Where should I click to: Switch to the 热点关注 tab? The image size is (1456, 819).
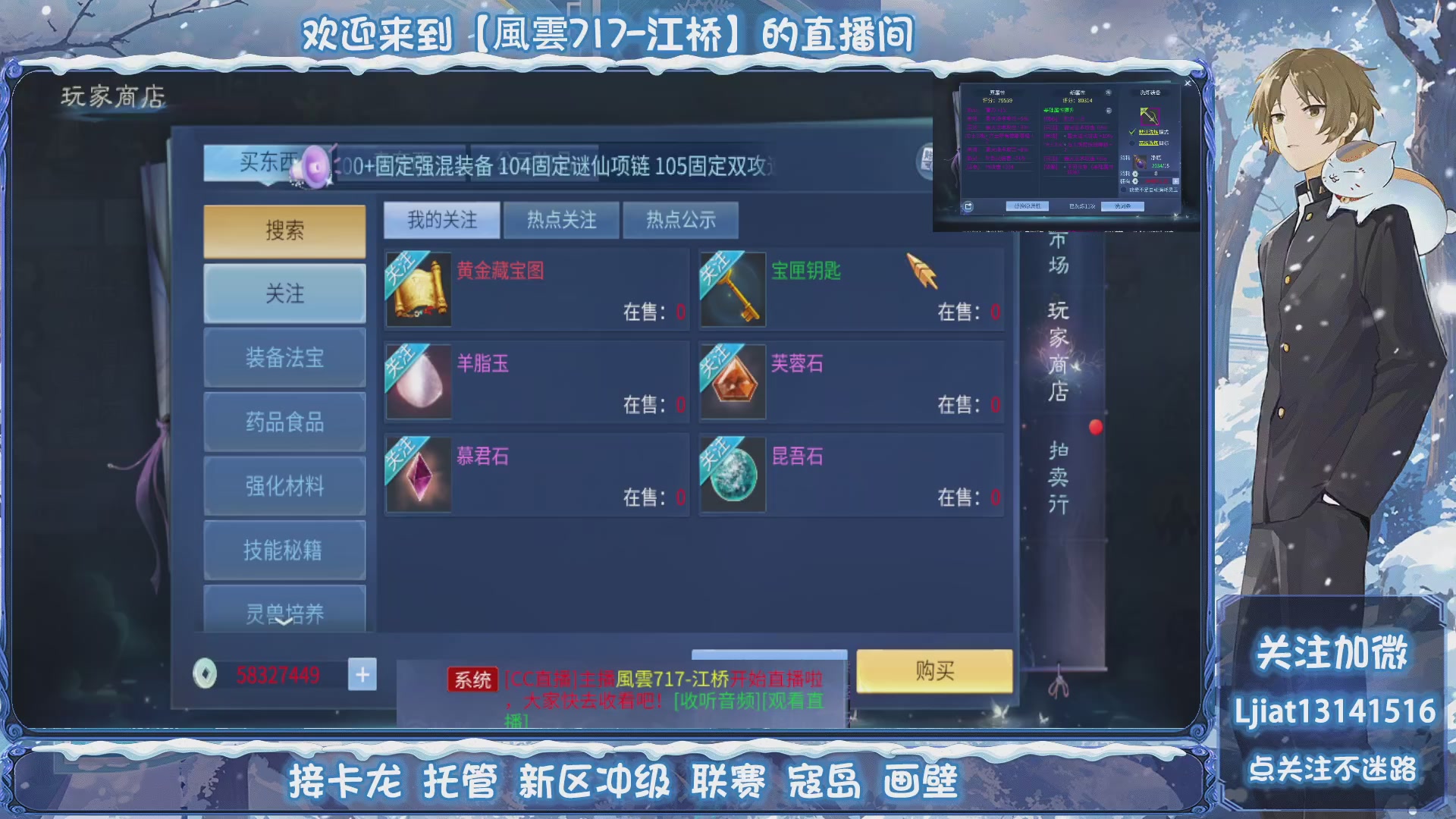tap(561, 220)
